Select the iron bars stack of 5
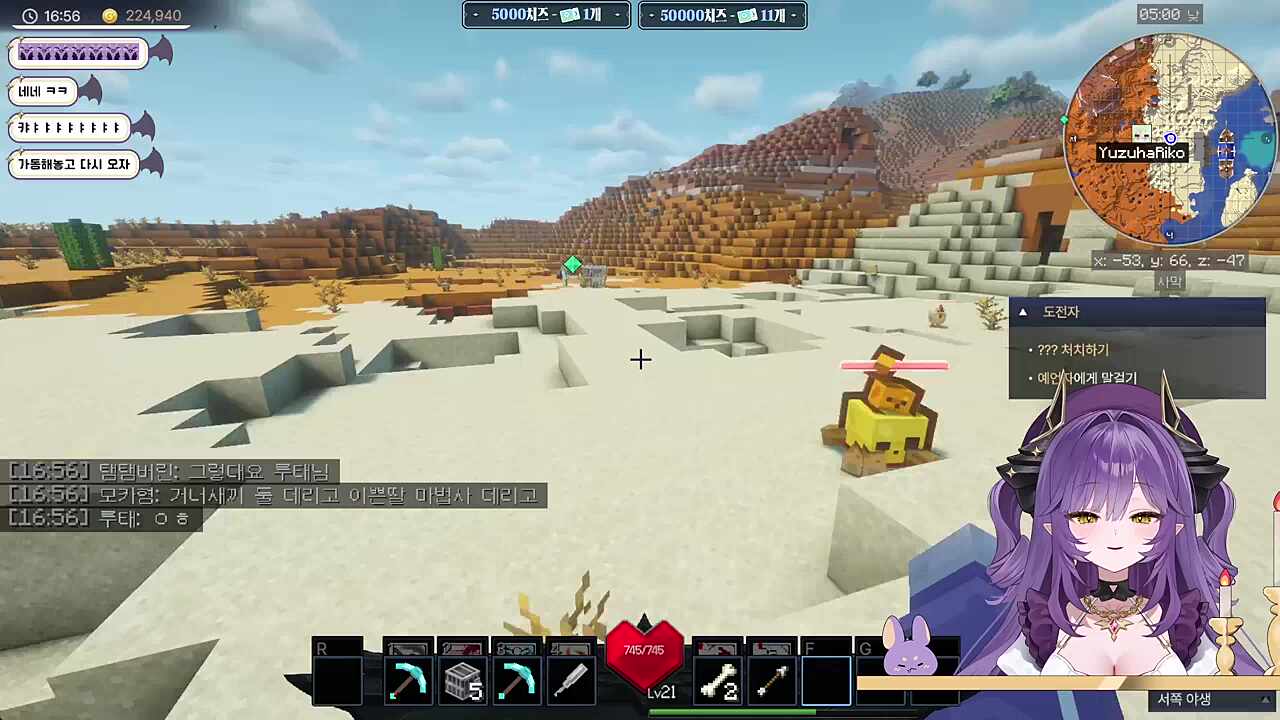Viewport: 1280px width, 720px height. [462, 681]
